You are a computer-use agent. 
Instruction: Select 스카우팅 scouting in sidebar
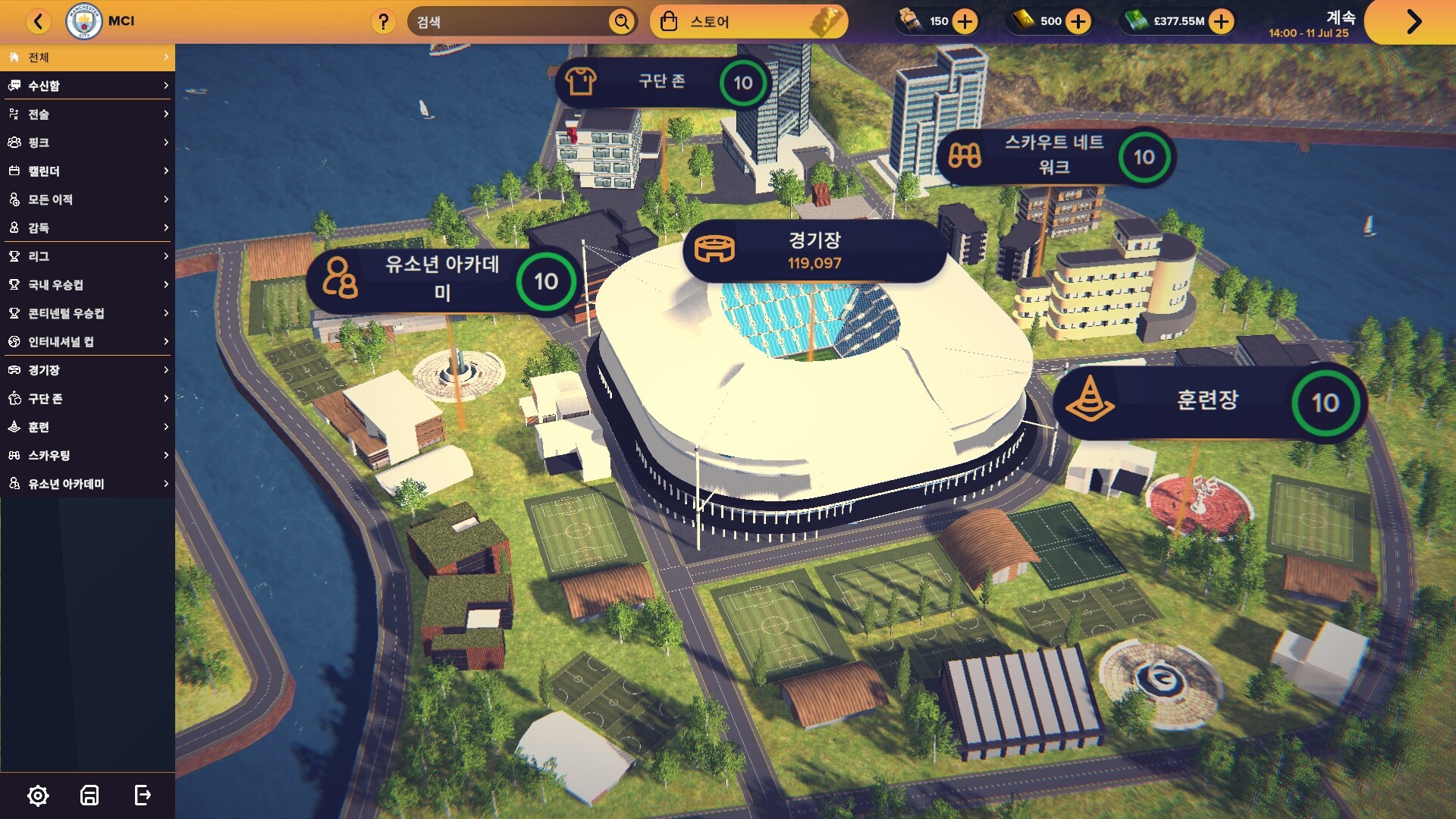87,456
